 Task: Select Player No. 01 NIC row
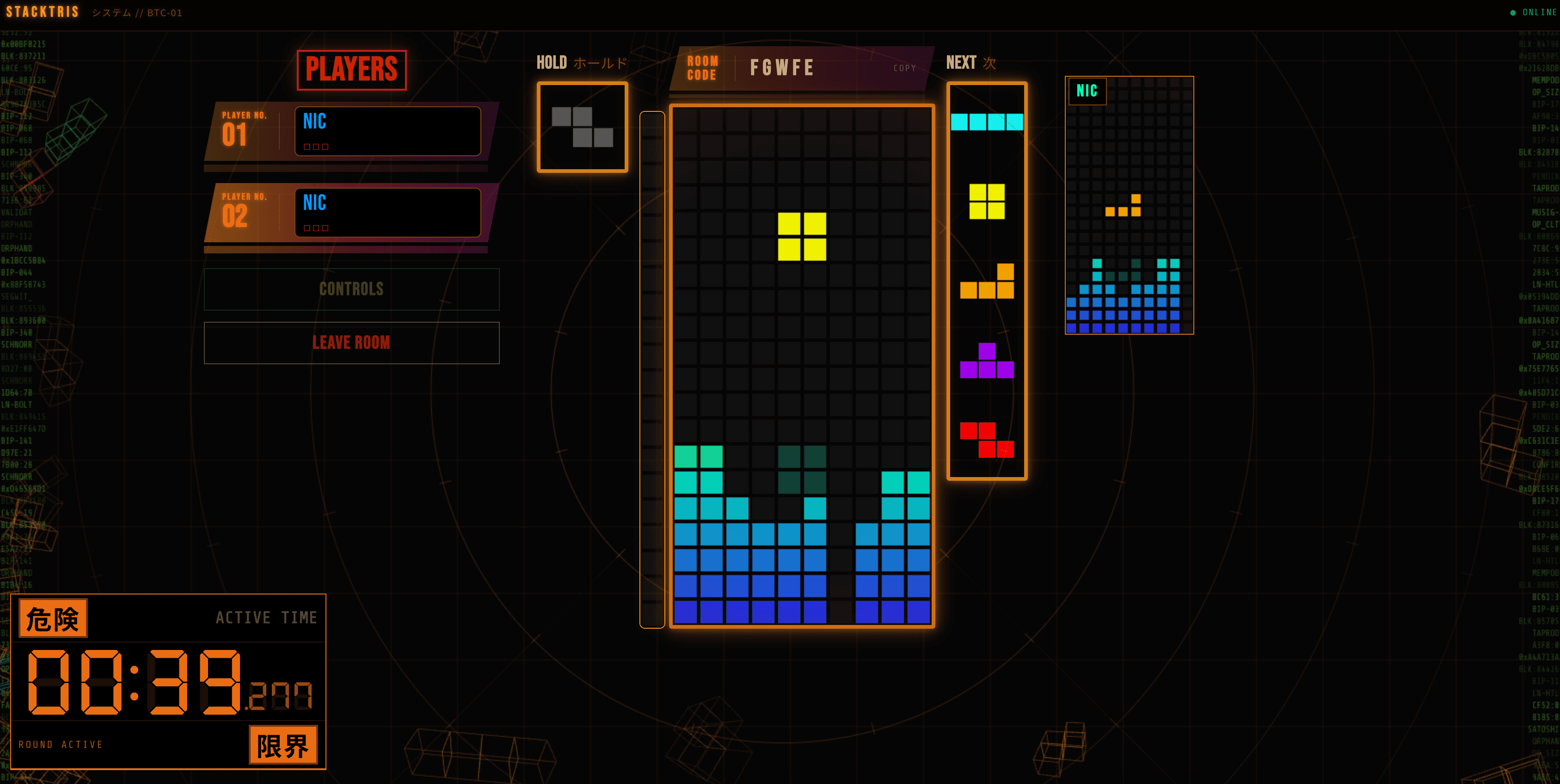click(351, 131)
